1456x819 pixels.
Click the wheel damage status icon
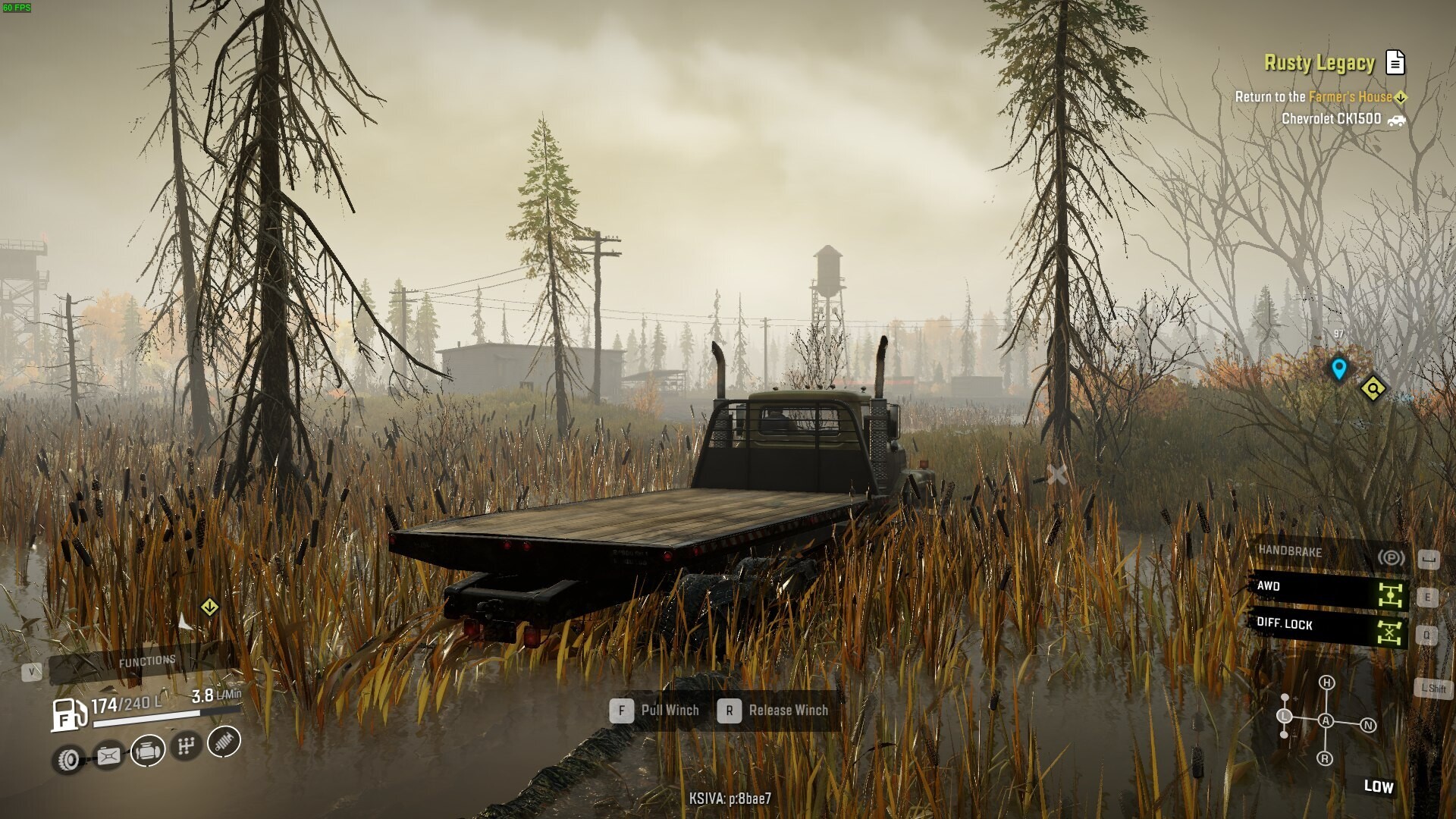click(69, 759)
